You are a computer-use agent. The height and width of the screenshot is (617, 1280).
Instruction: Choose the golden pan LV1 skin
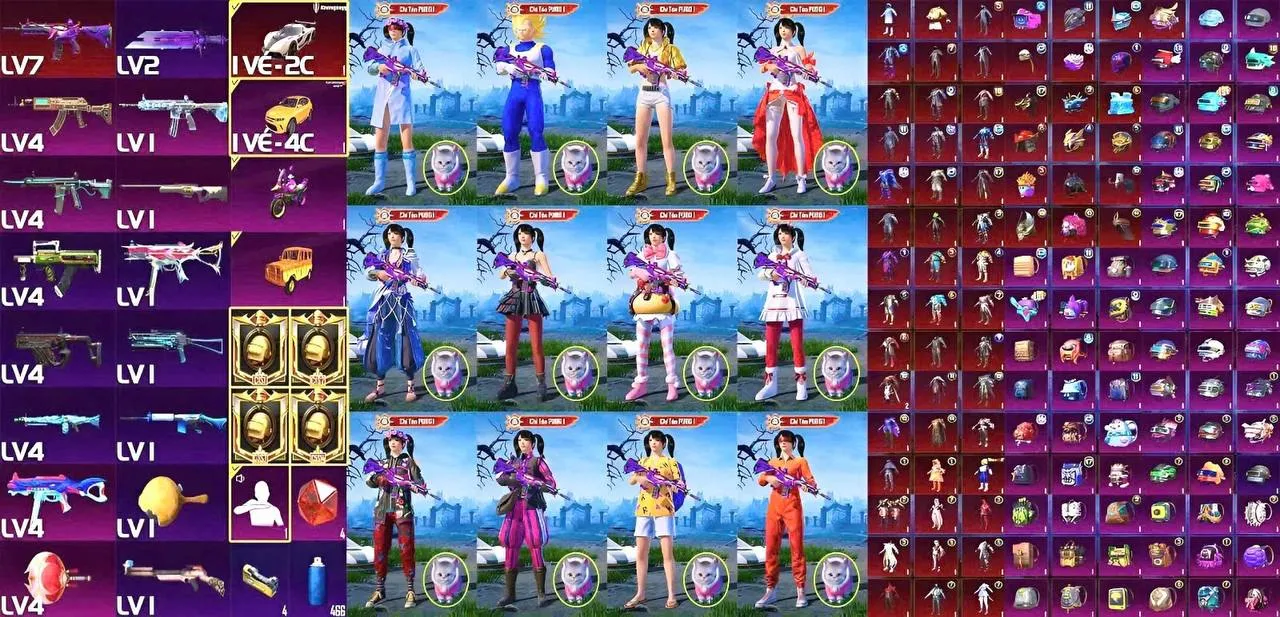click(172, 500)
